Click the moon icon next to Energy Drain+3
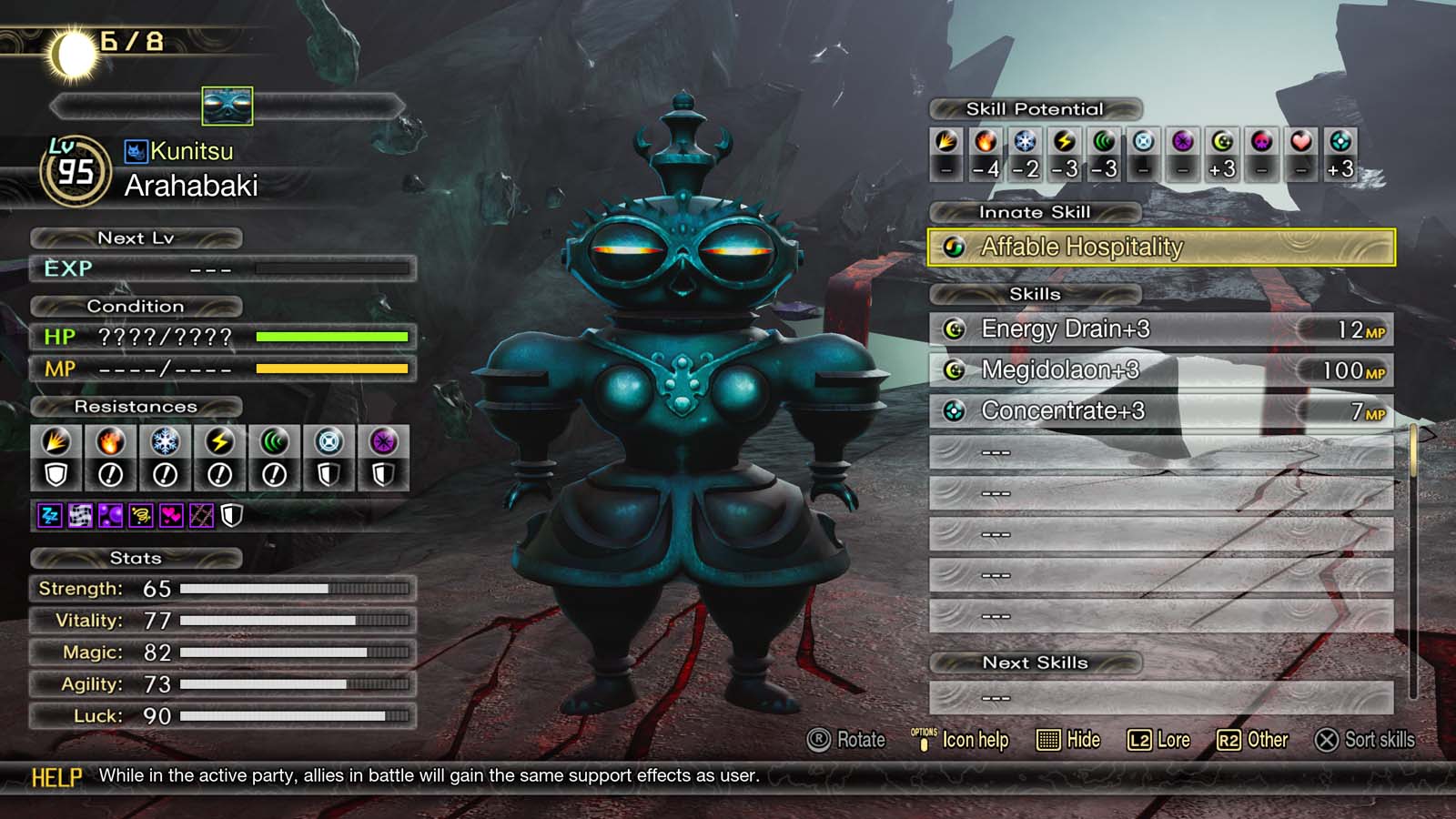The width and height of the screenshot is (1456, 819). point(956,329)
